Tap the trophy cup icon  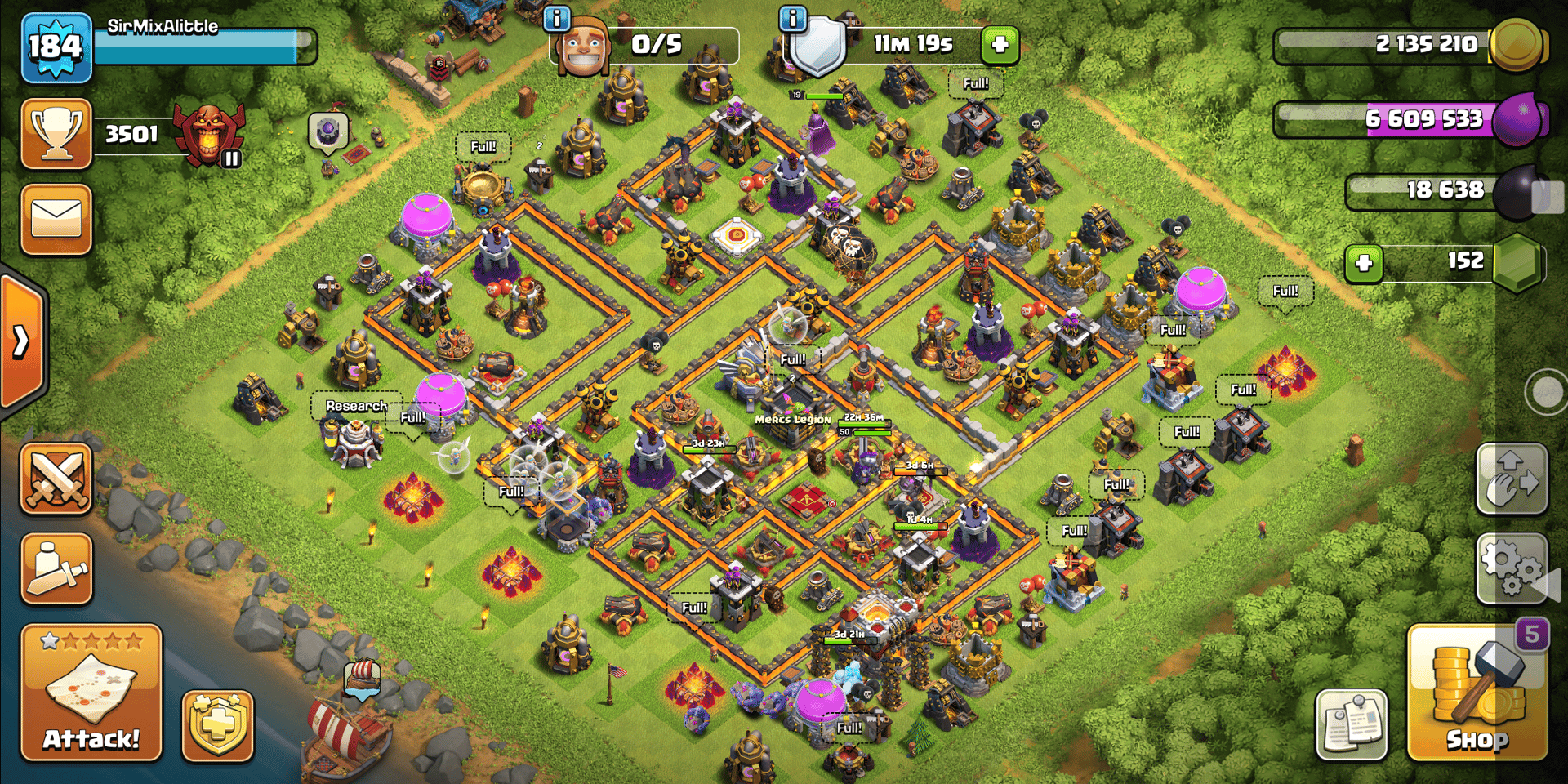56,134
